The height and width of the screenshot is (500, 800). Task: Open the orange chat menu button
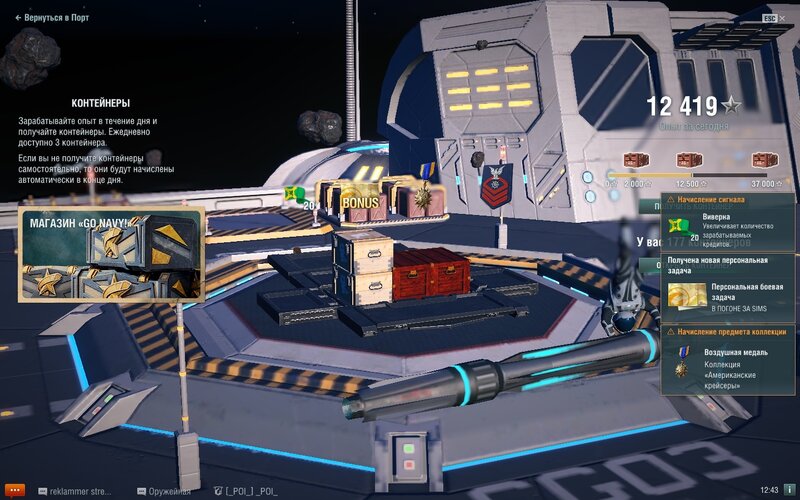pos(14,490)
